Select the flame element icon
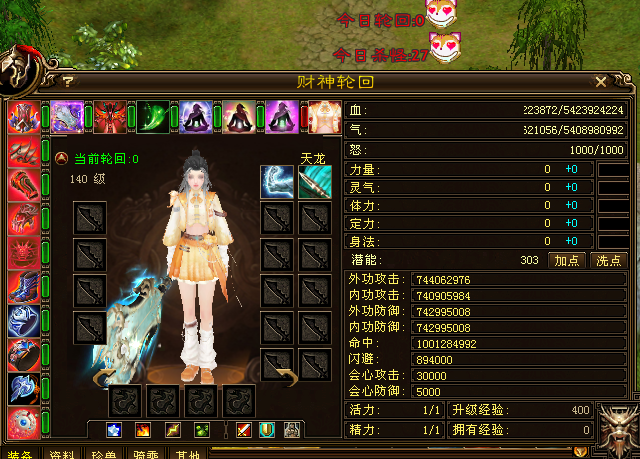The width and height of the screenshot is (640, 459). [x=142, y=430]
